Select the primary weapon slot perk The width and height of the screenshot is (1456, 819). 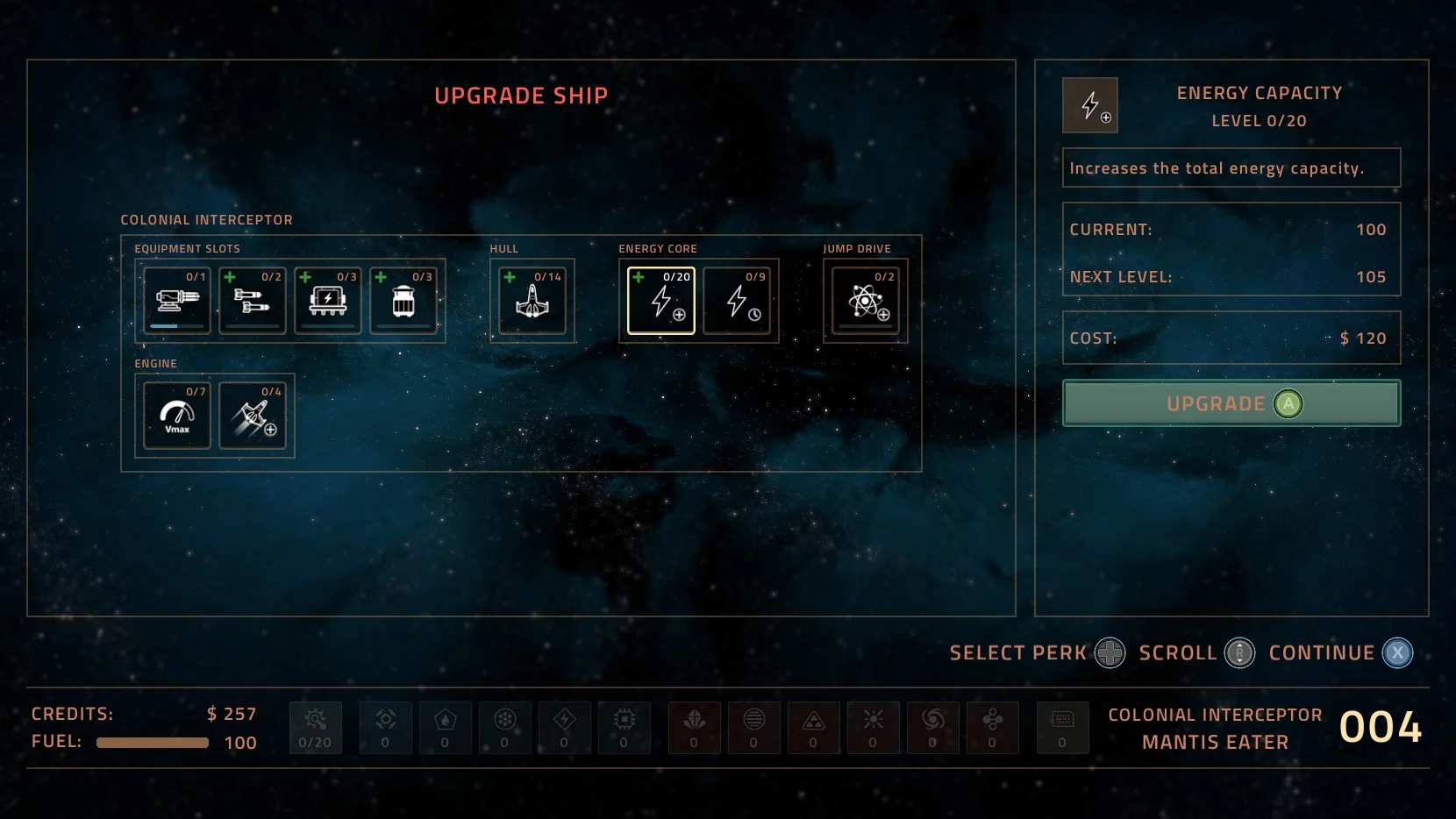(x=177, y=301)
